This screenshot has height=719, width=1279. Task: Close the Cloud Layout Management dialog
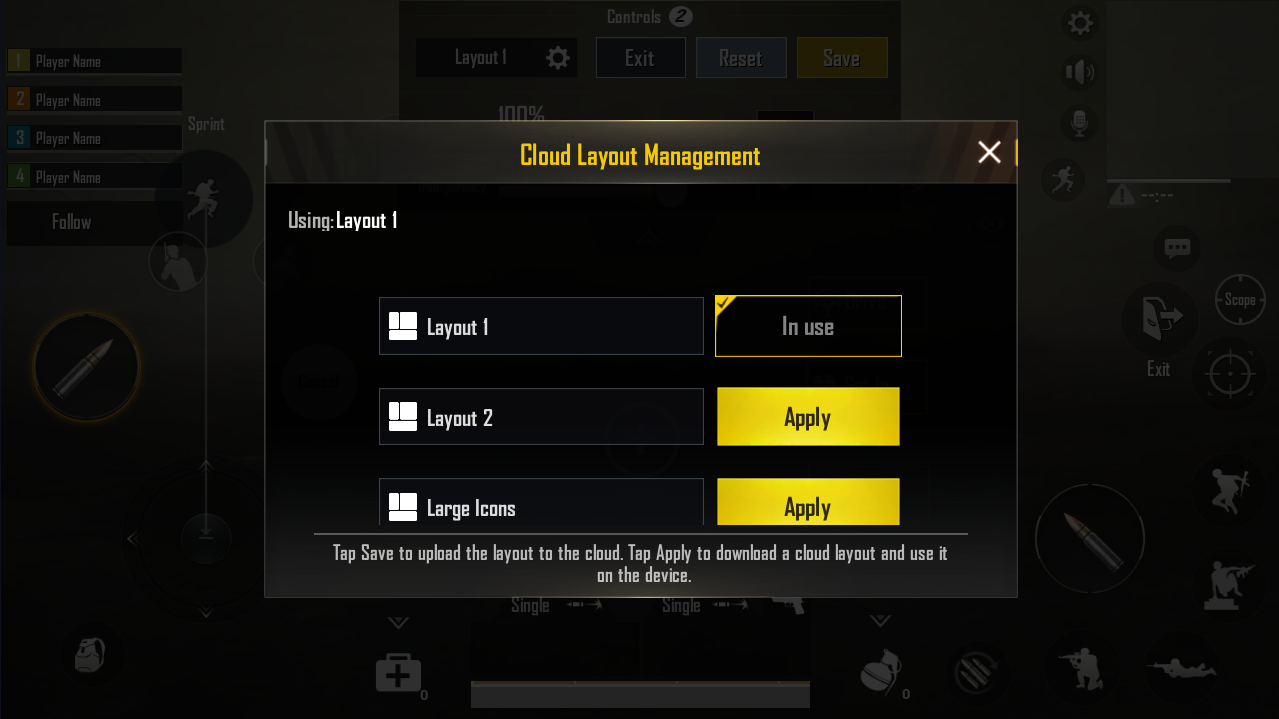point(989,152)
